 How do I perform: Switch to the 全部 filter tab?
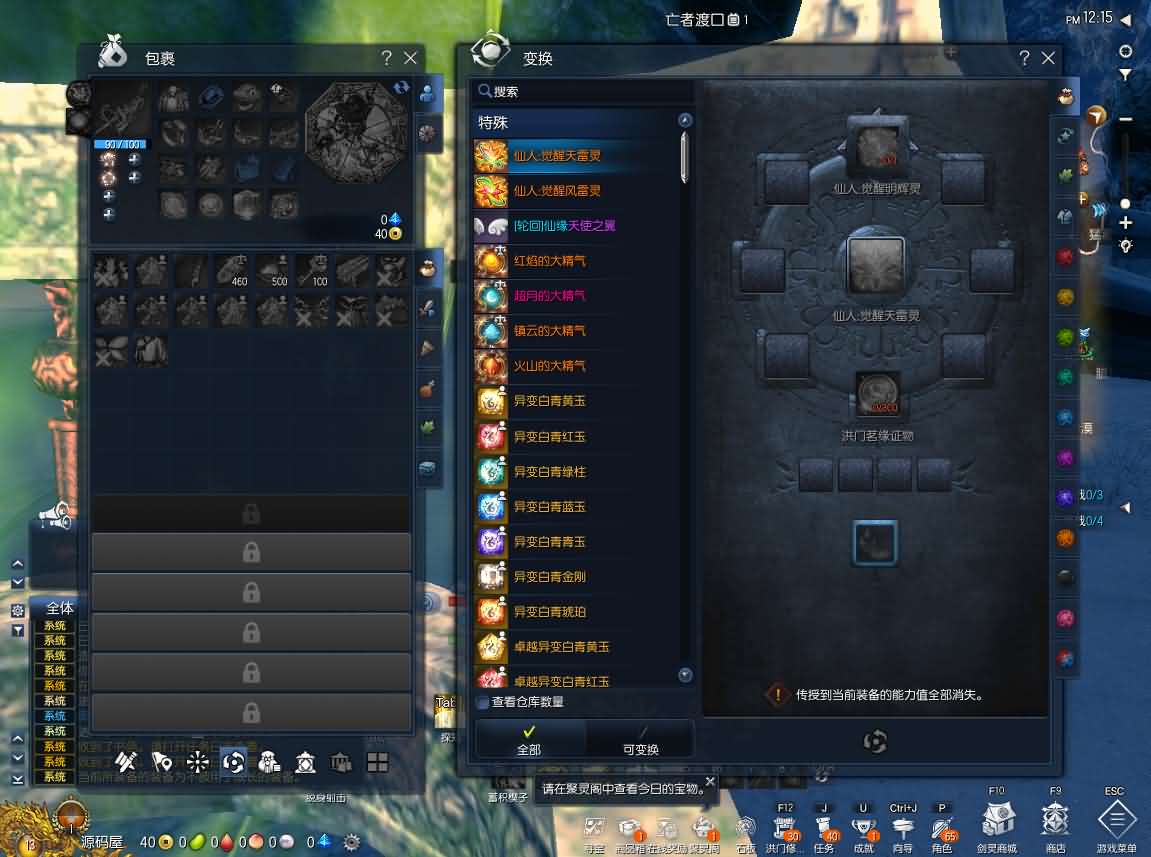point(529,740)
